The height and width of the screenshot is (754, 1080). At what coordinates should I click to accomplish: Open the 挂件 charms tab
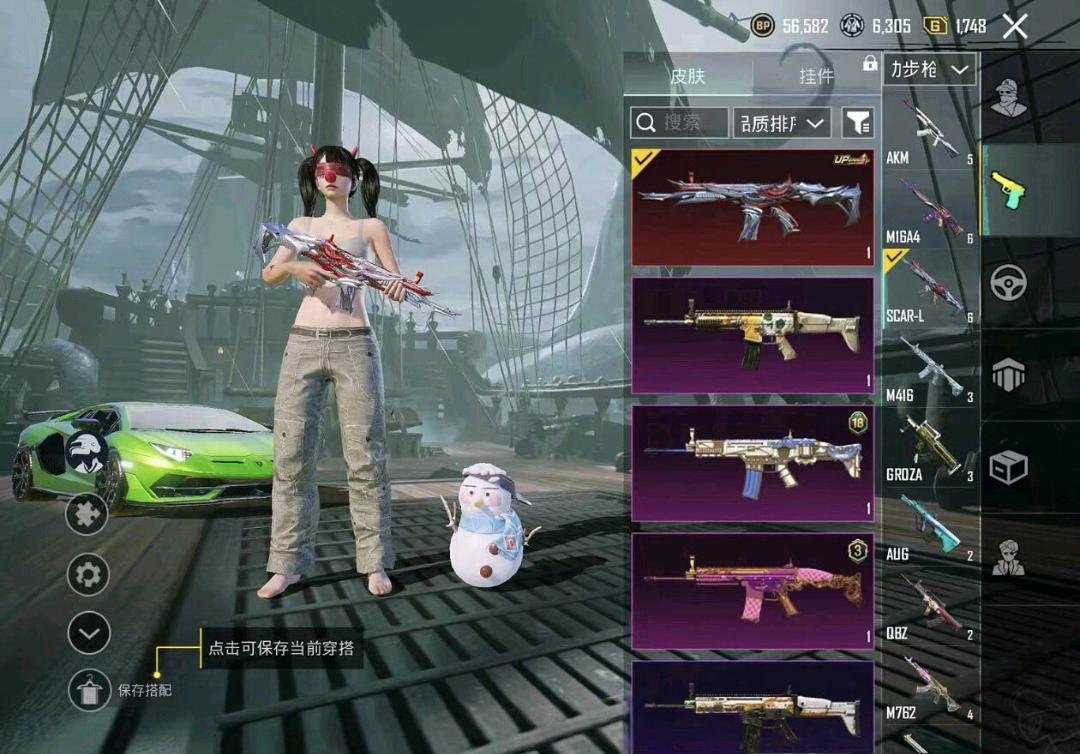tap(816, 76)
